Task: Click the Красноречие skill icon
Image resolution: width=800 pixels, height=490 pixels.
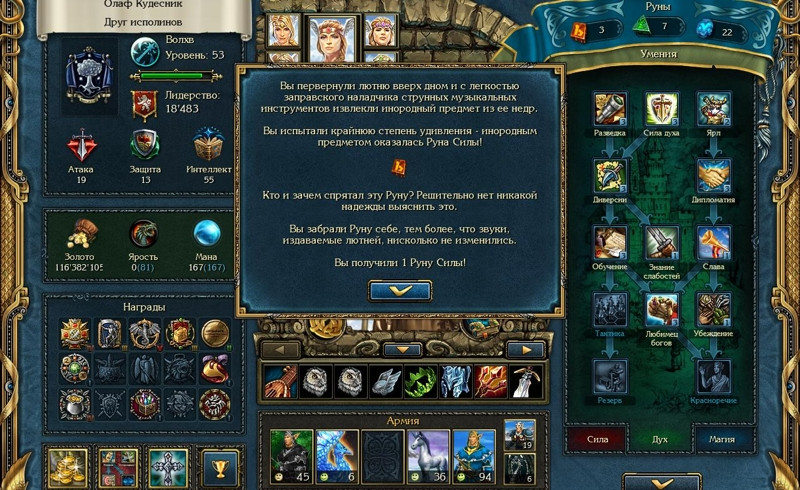Action: [712, 377]
